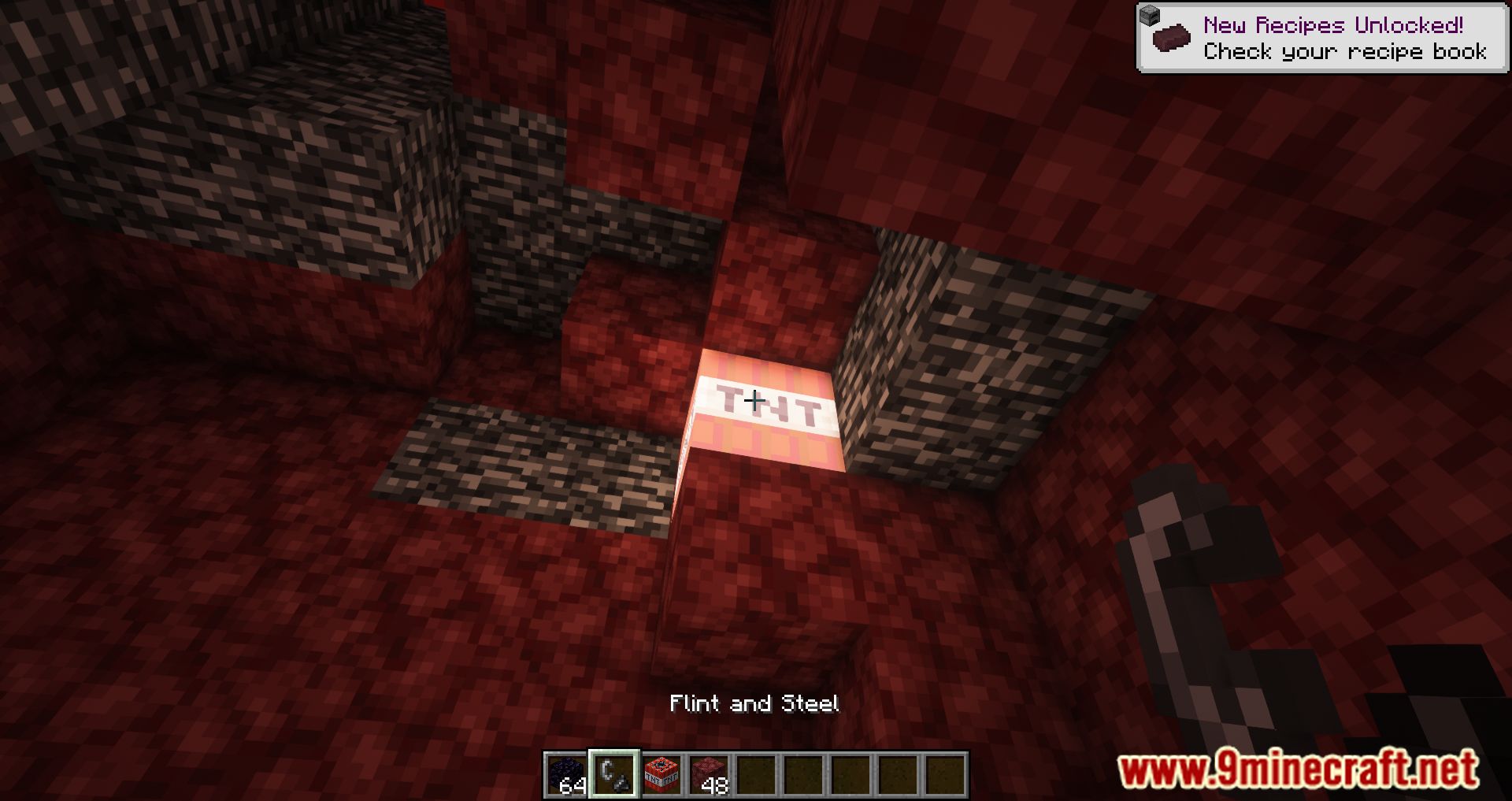Click the Flint and Steel item name label
1512x801 pixels.
[x=755, y=703]
